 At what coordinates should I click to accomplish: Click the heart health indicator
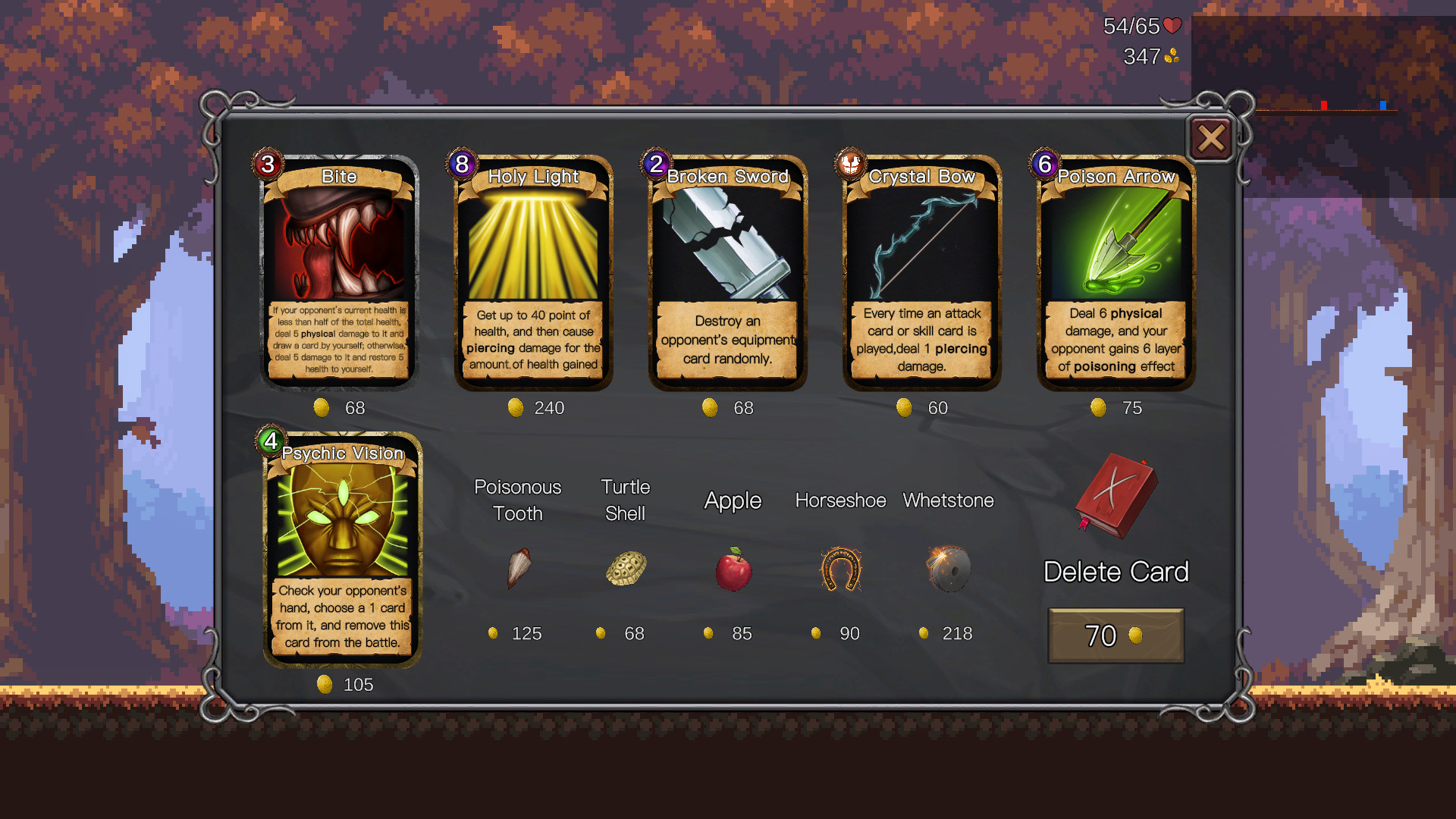(1172, 27)
